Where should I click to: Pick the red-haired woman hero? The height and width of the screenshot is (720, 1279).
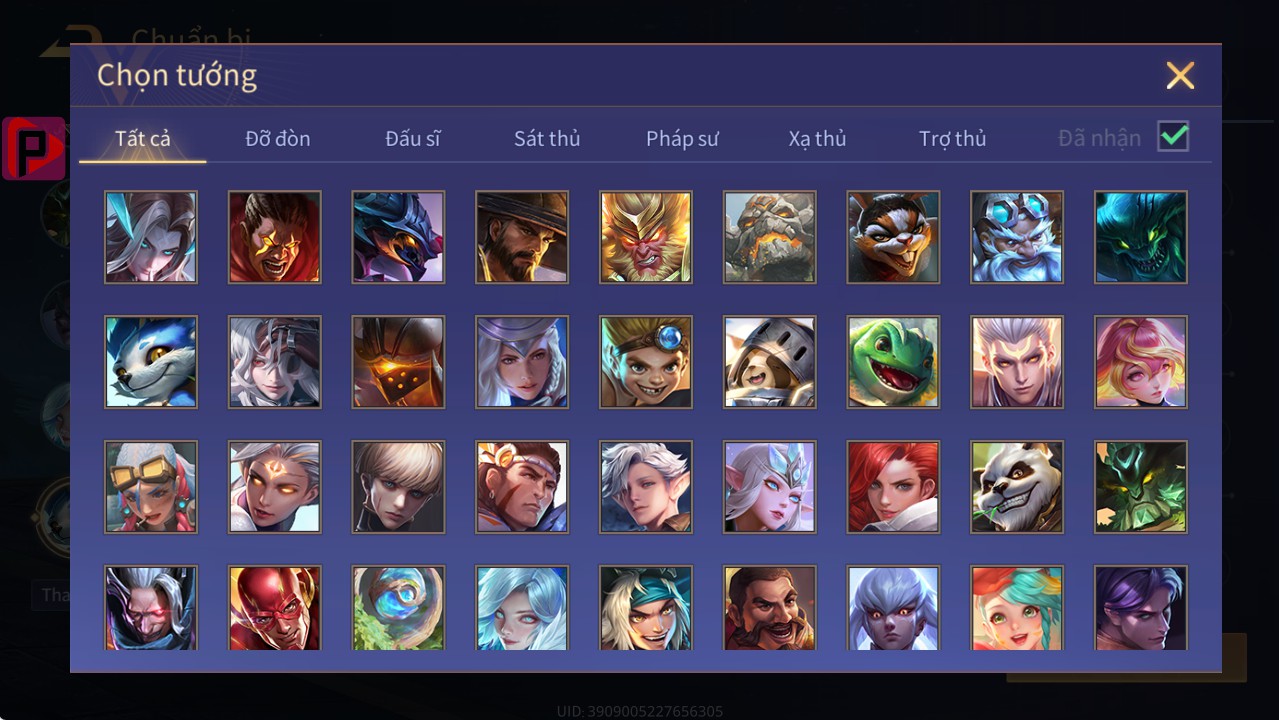coord(893,487)
